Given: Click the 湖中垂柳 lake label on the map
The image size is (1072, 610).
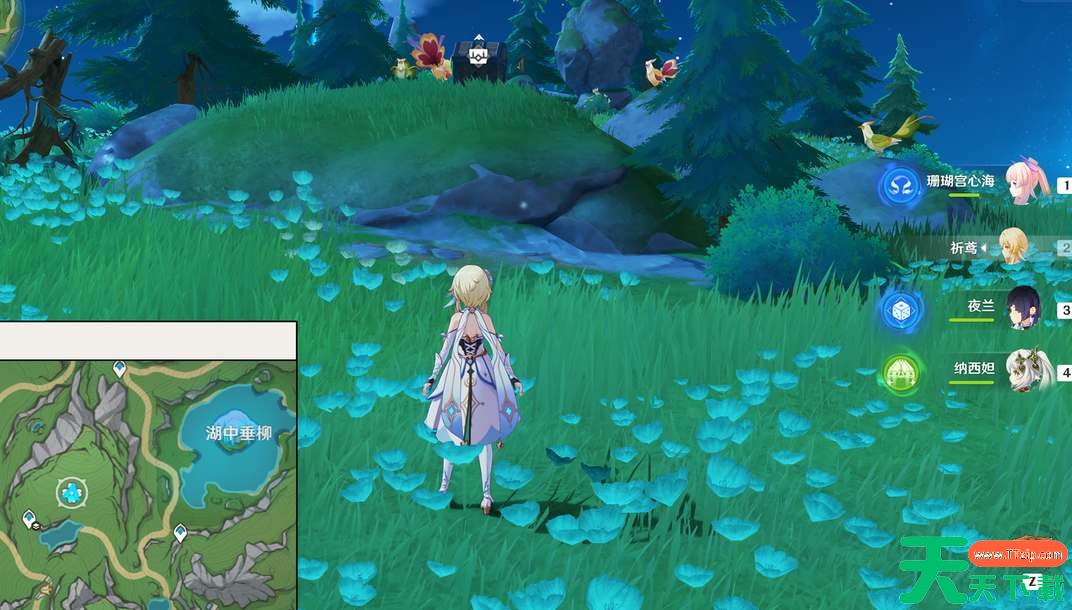Looking at the screenshot, I should (x=239, y=433).
